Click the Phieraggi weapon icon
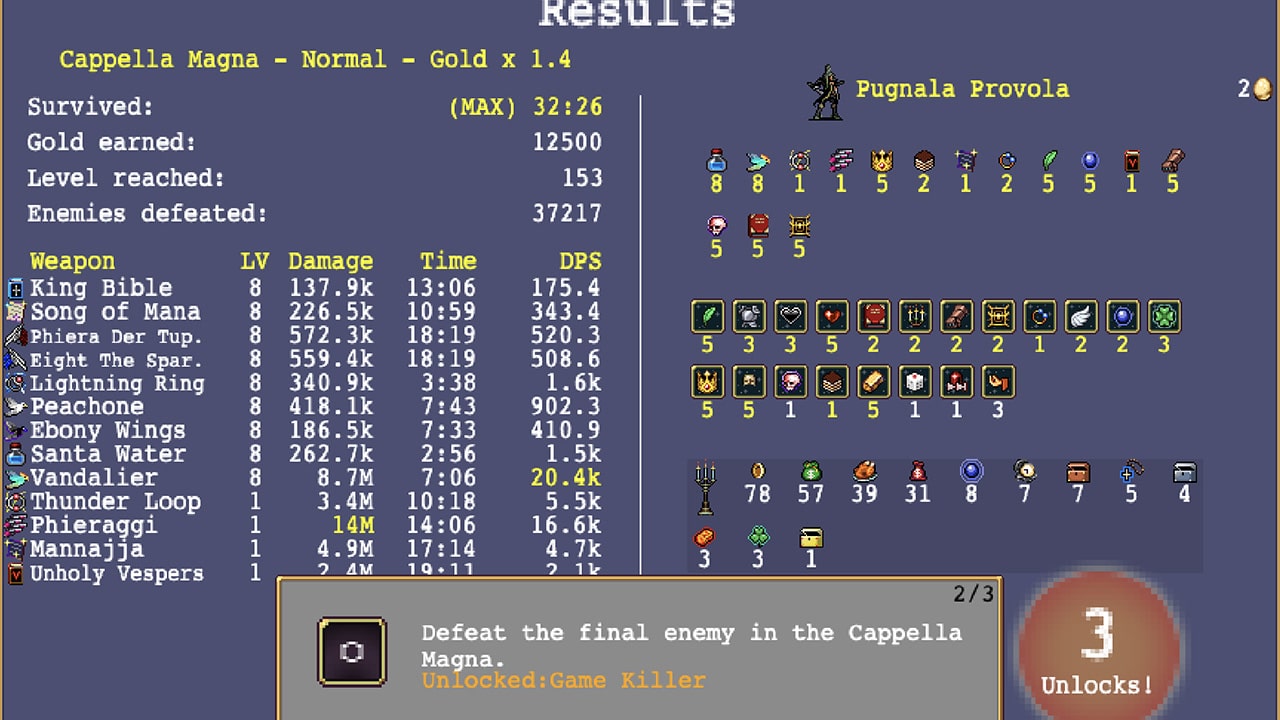This screenshot has height=720, width=1280. pyautogui.click(x=15, y=525)
